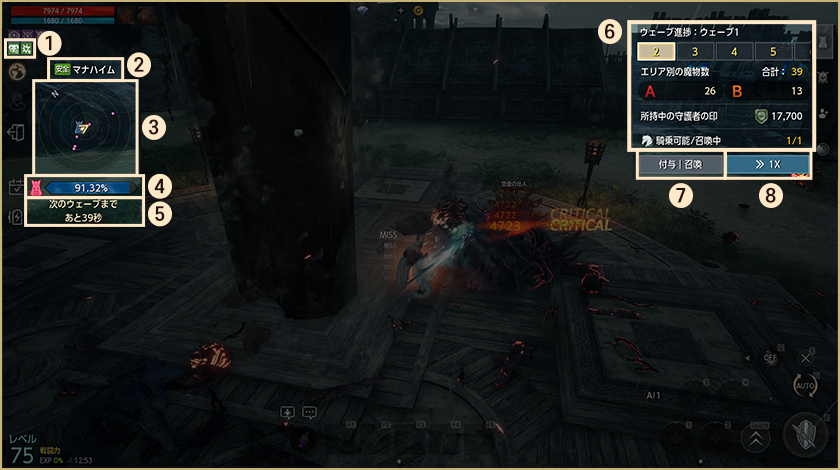Screen dimensions: 840x470
Task: Tap the double-chevron dodge button
Action: pyautogui.click(x=756, y=438)
